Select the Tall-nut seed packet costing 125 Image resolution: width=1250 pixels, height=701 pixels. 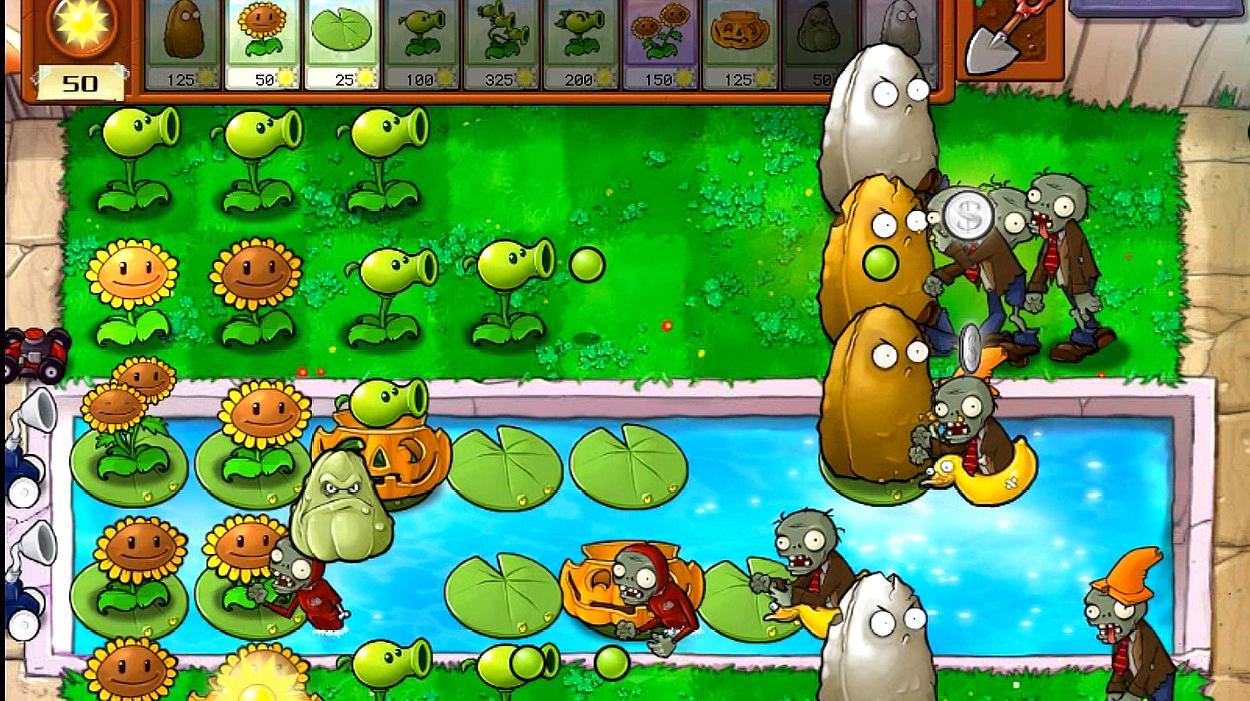point(183,43)
